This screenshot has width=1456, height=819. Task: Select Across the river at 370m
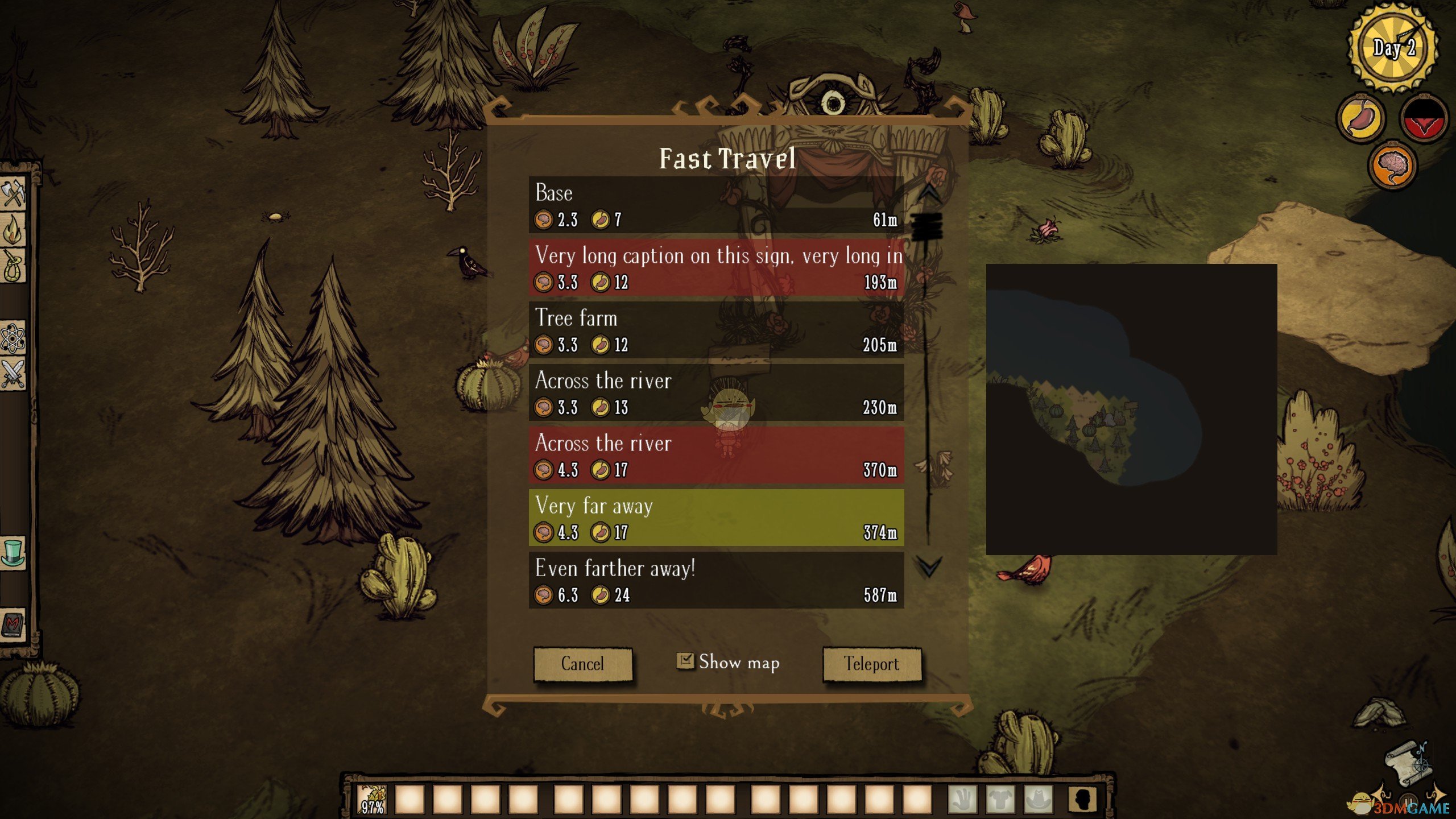click(716, 455)
